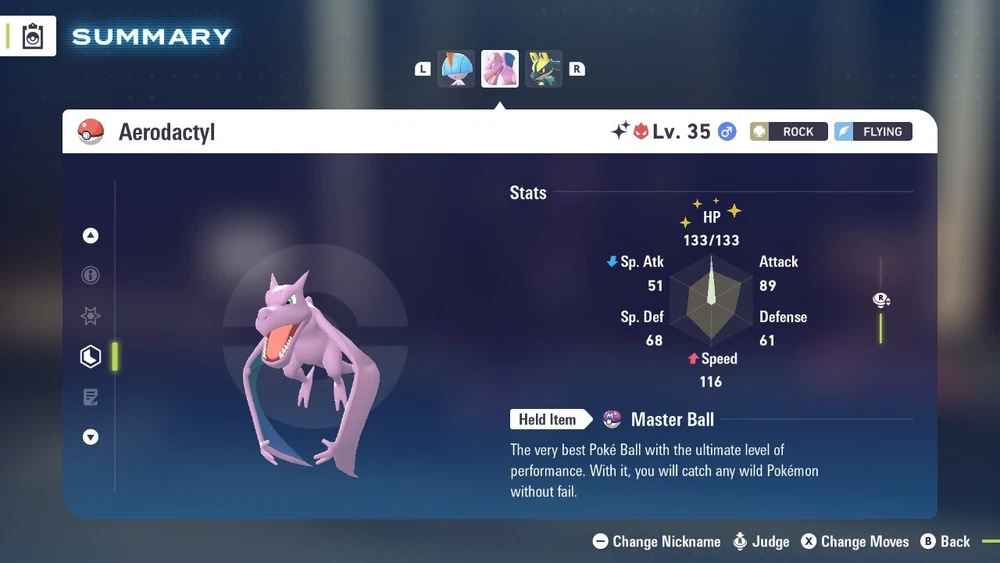Click the down arrow below the page icons

tap(91, 437)
